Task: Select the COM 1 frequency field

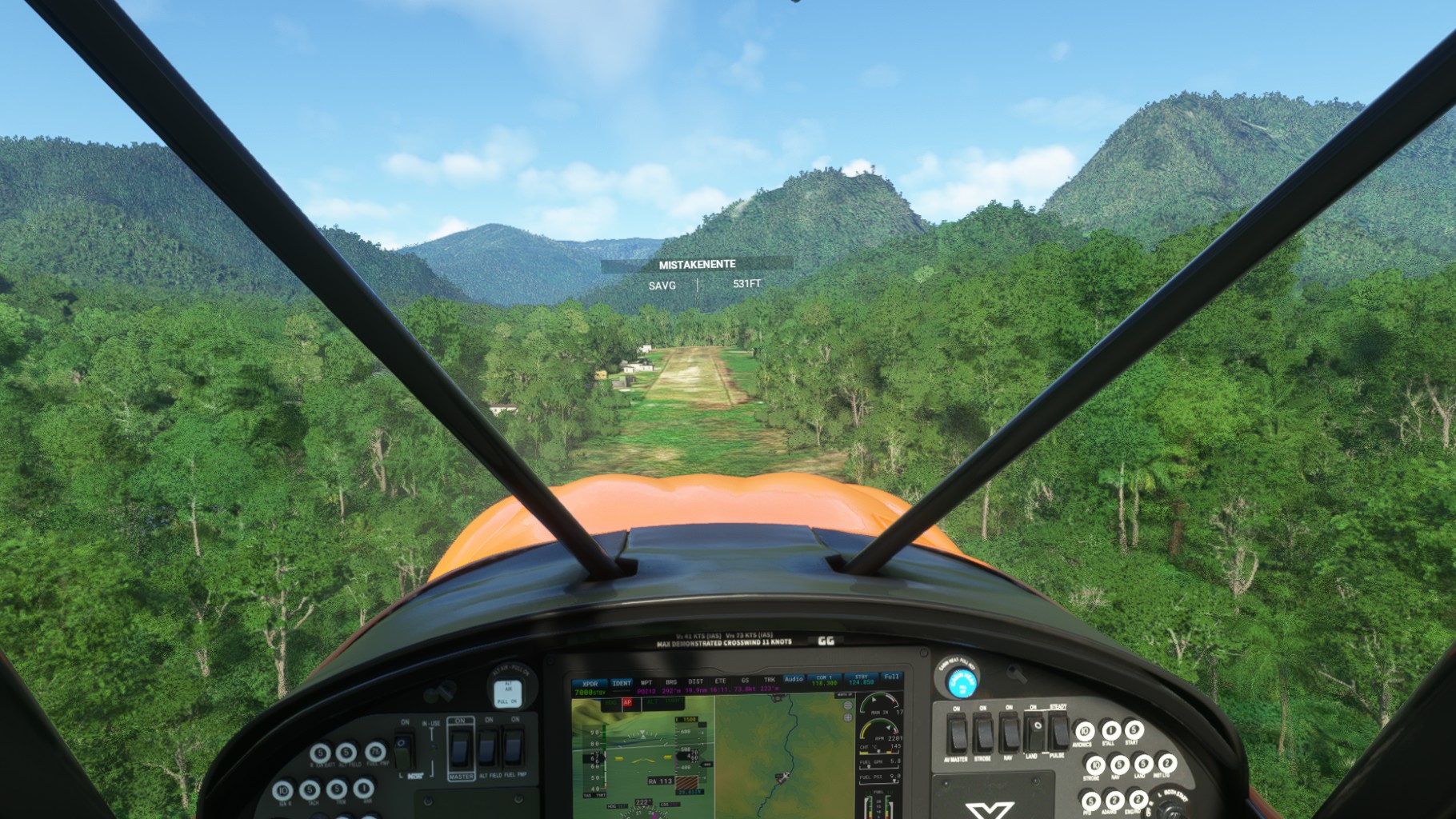Action: coord(824,680)
